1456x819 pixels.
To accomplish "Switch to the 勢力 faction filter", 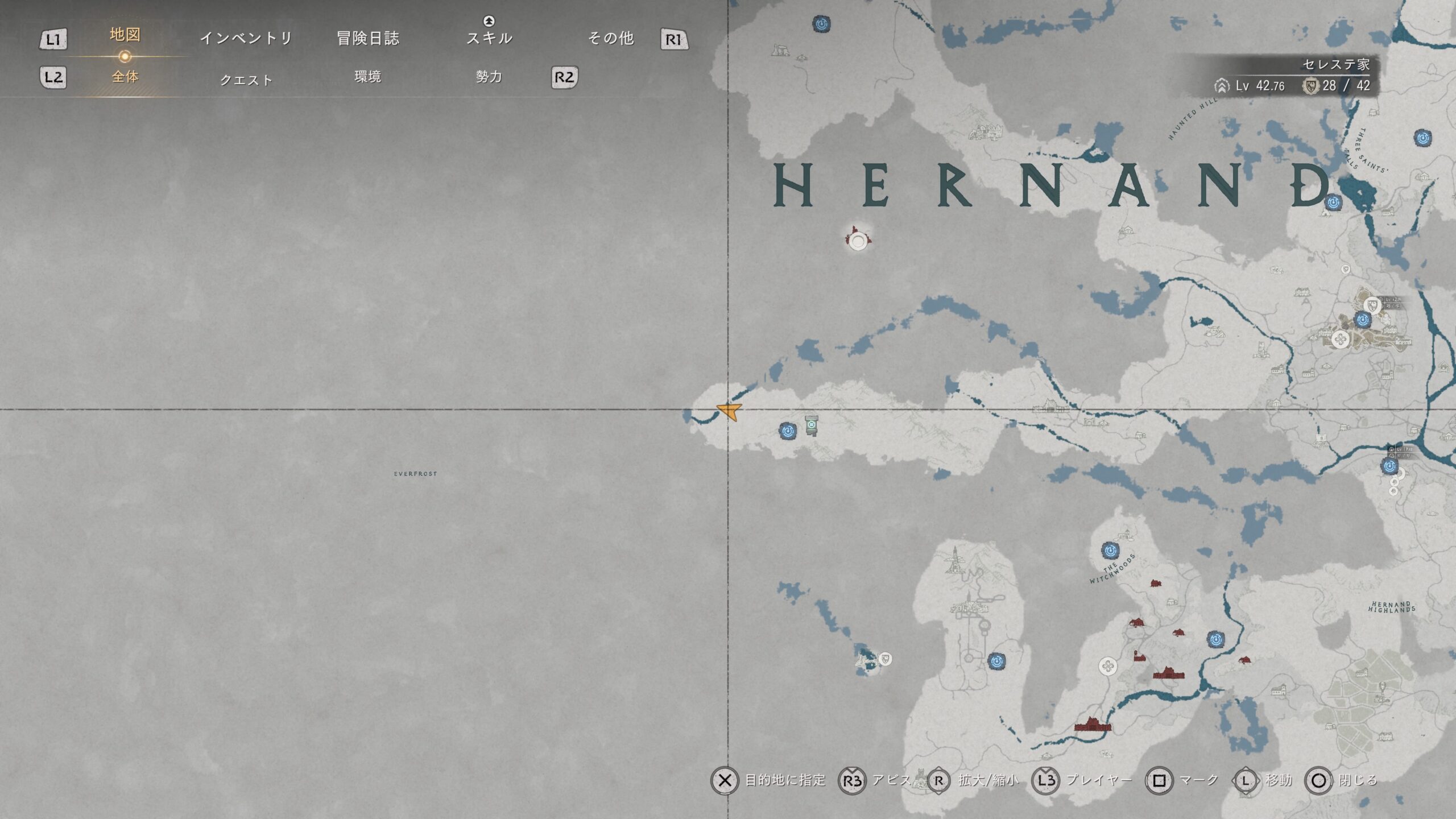I will click(x=489, y=77).
